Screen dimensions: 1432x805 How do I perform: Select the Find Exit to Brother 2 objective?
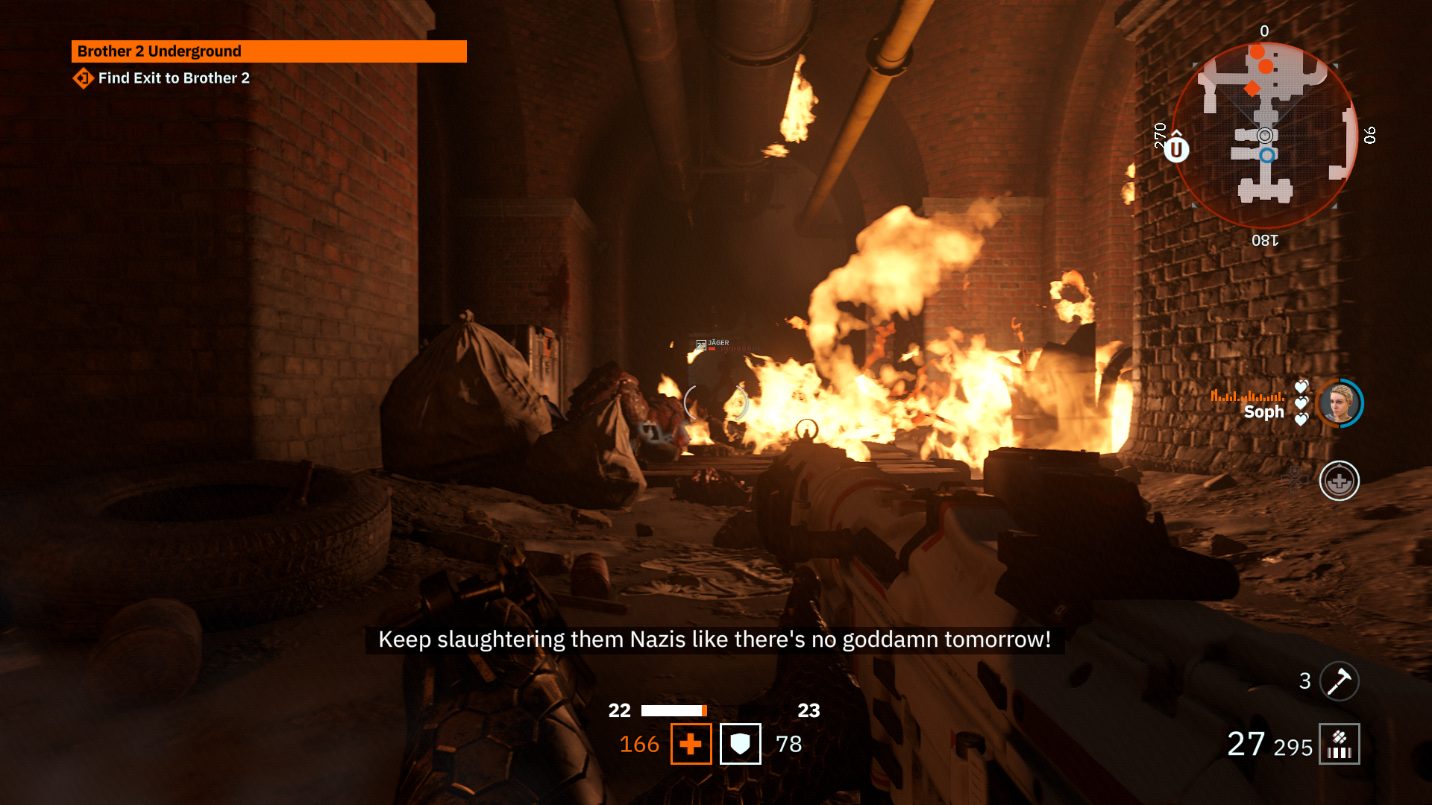click(173, 78)
